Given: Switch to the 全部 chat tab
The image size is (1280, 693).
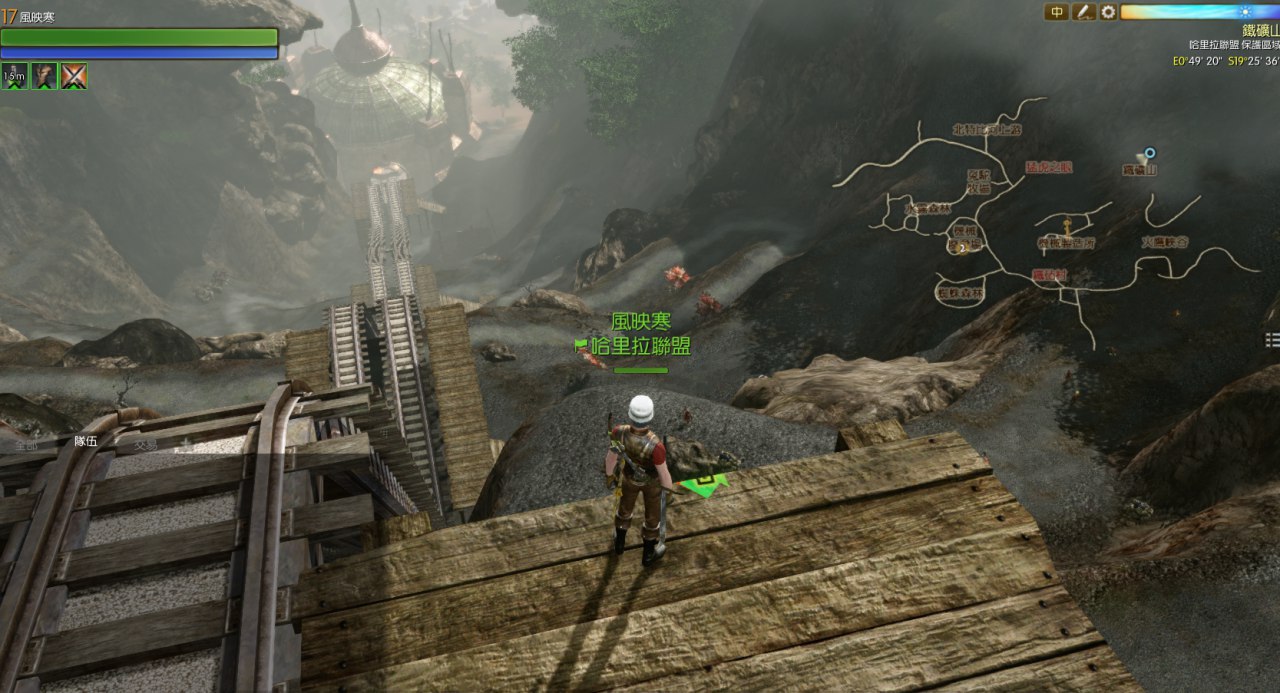Looking at the screenshot, I should click(x=26, y=444).
